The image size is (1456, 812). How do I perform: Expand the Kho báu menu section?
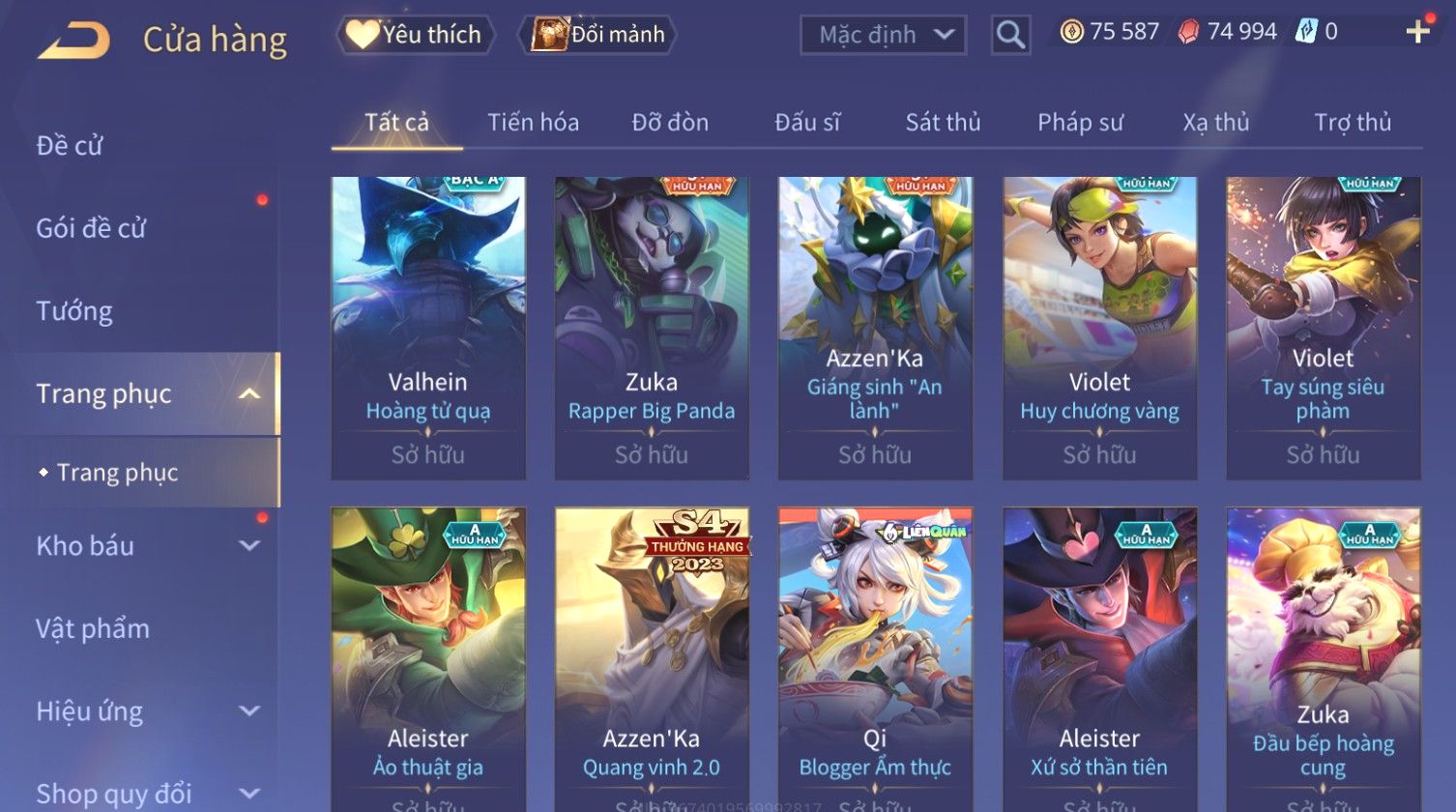tap(145, 545)
